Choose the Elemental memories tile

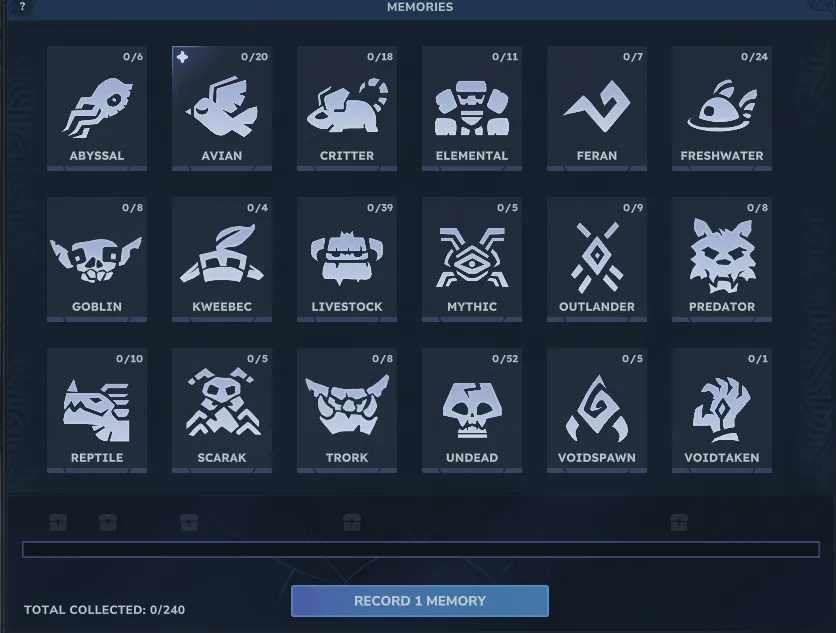pos(472,108)
